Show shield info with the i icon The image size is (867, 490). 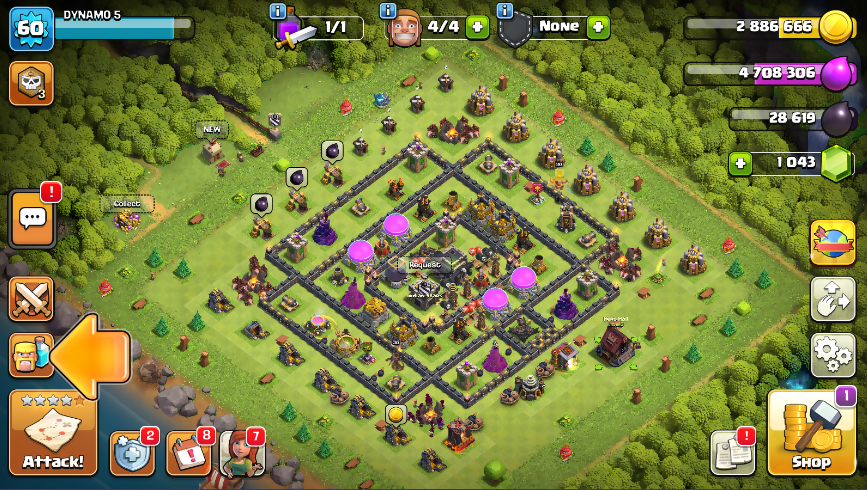(504, 10)
